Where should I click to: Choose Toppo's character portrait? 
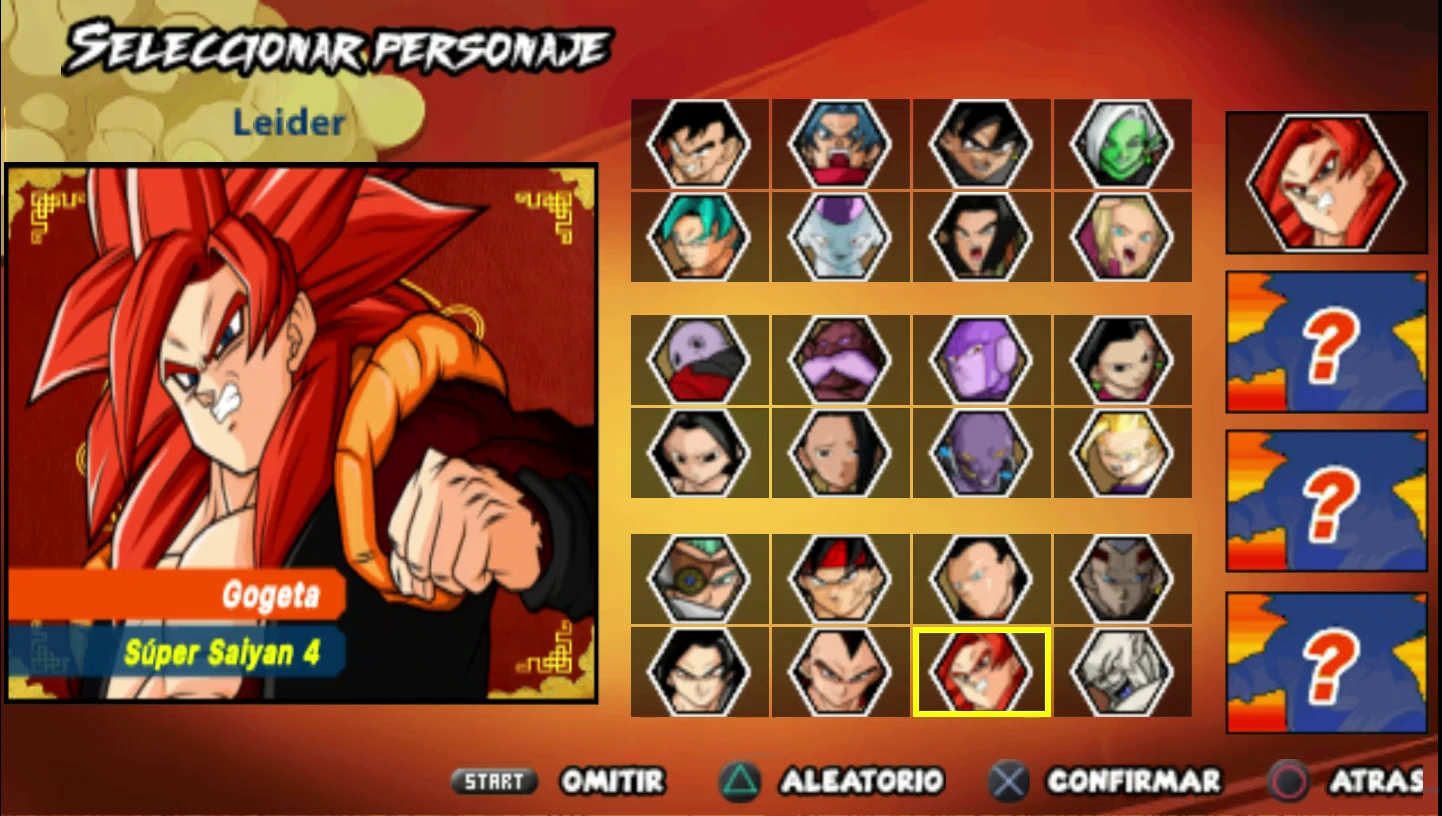click(841, 358)
